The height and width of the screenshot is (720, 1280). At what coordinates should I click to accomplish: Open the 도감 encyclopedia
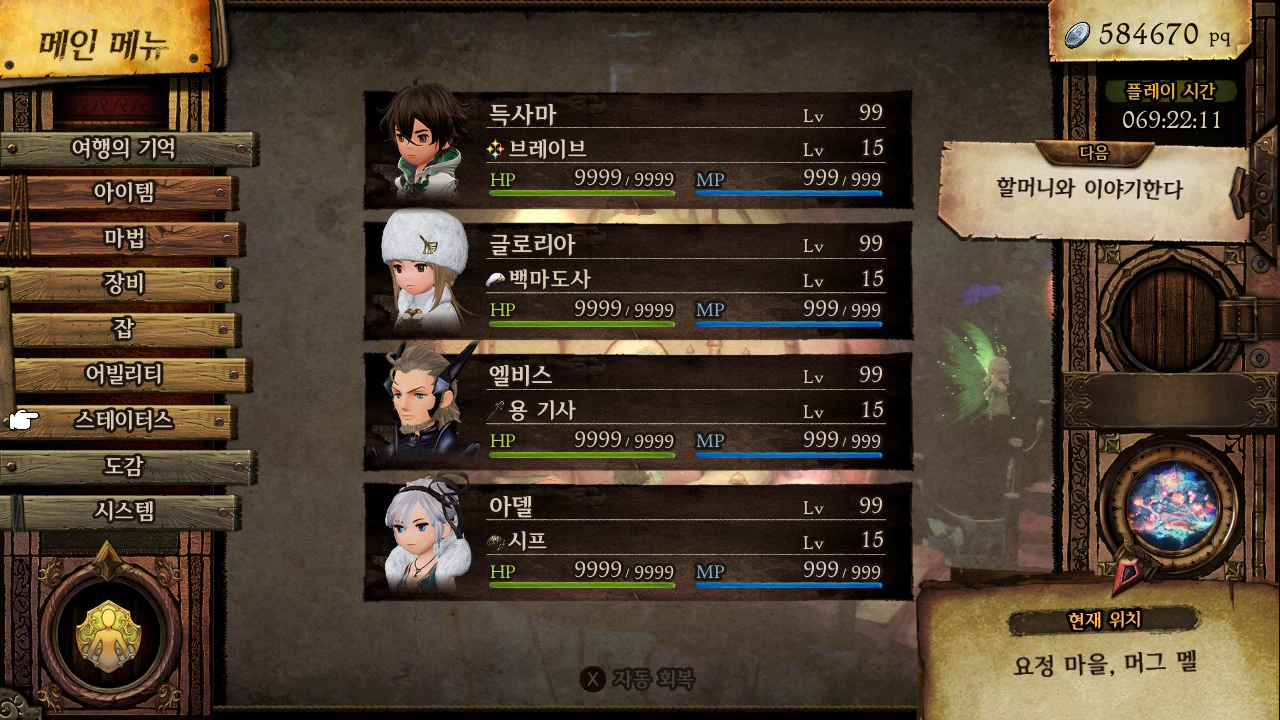point(124,466)
